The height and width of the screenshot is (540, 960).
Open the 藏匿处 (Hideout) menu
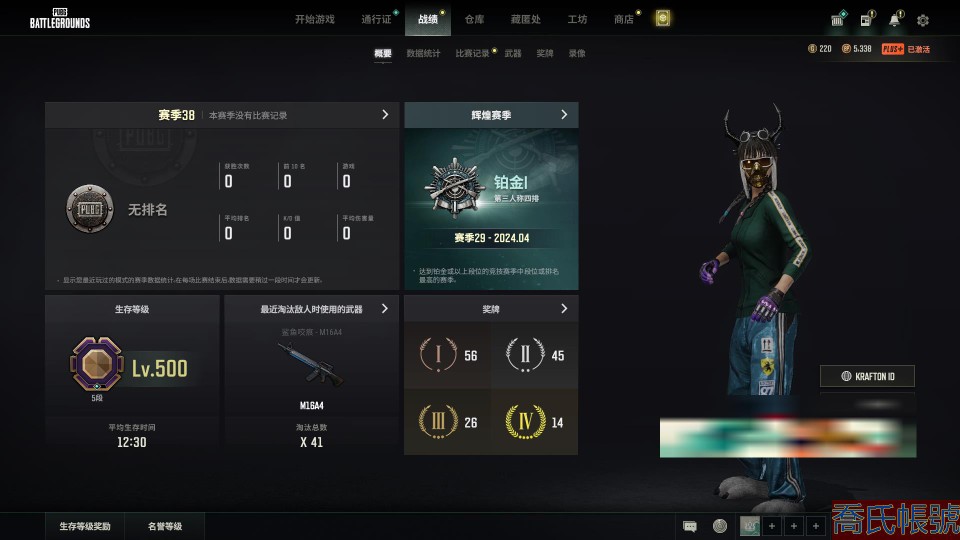click(525, 19)
